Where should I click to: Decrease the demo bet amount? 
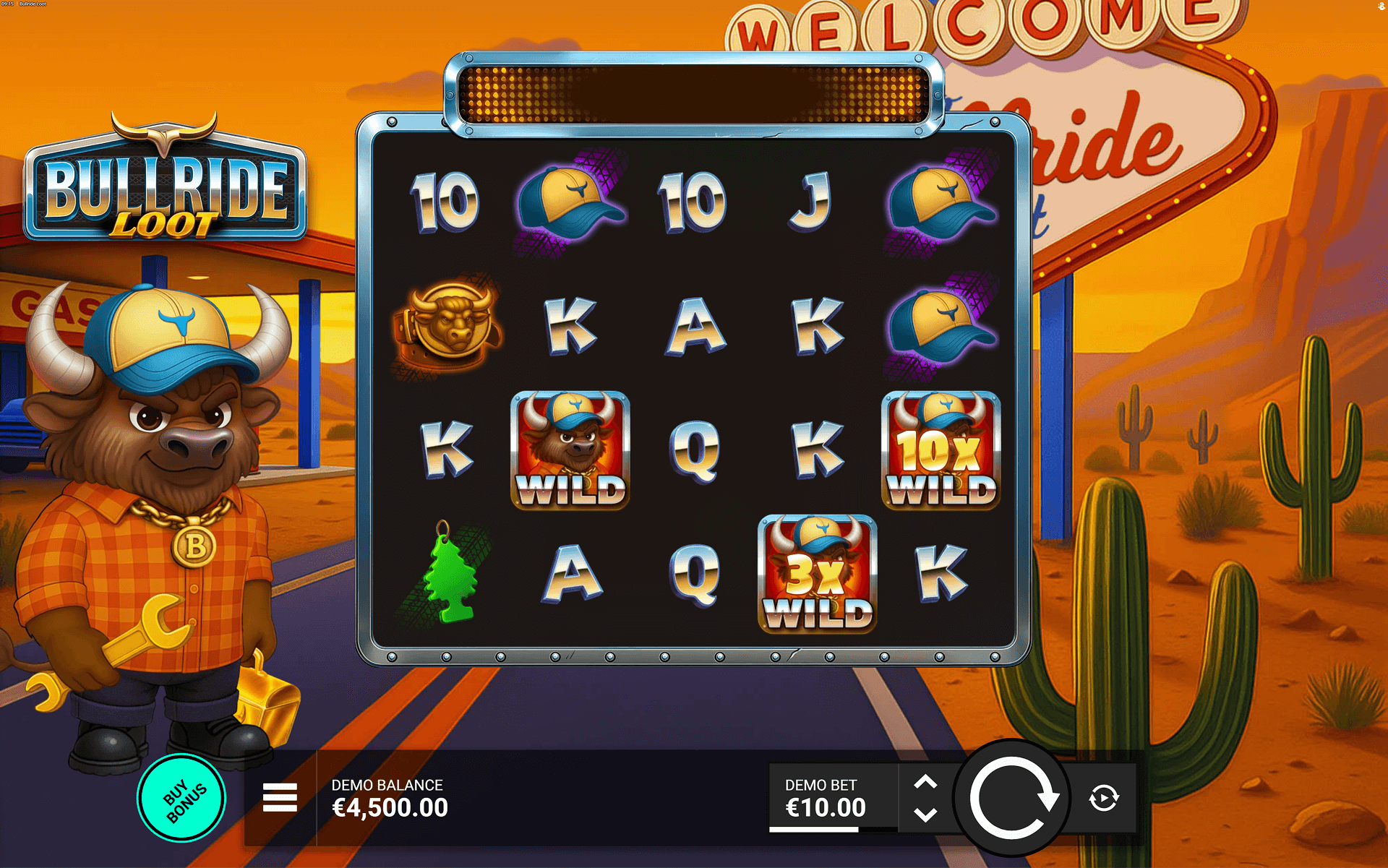(925, 815)
